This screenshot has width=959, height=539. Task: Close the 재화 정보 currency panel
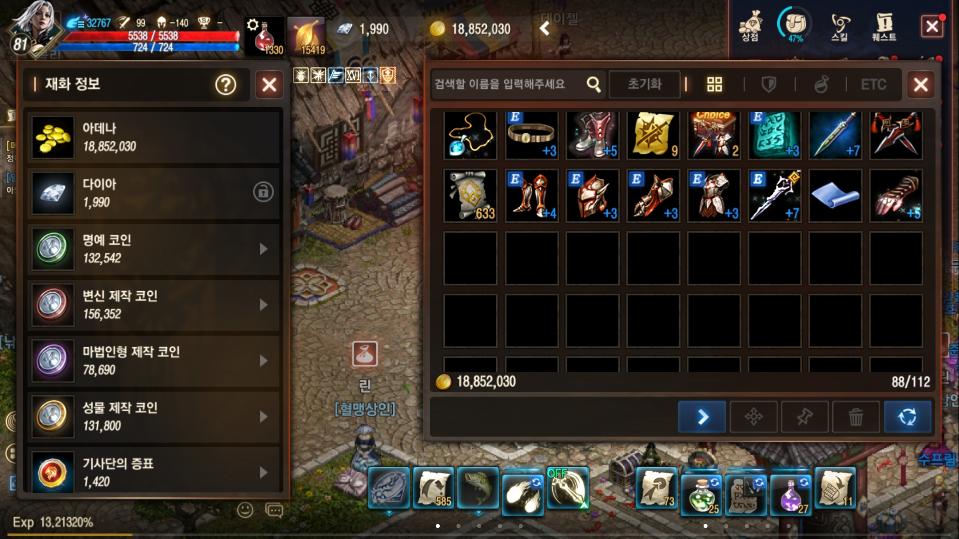(269, 85)
